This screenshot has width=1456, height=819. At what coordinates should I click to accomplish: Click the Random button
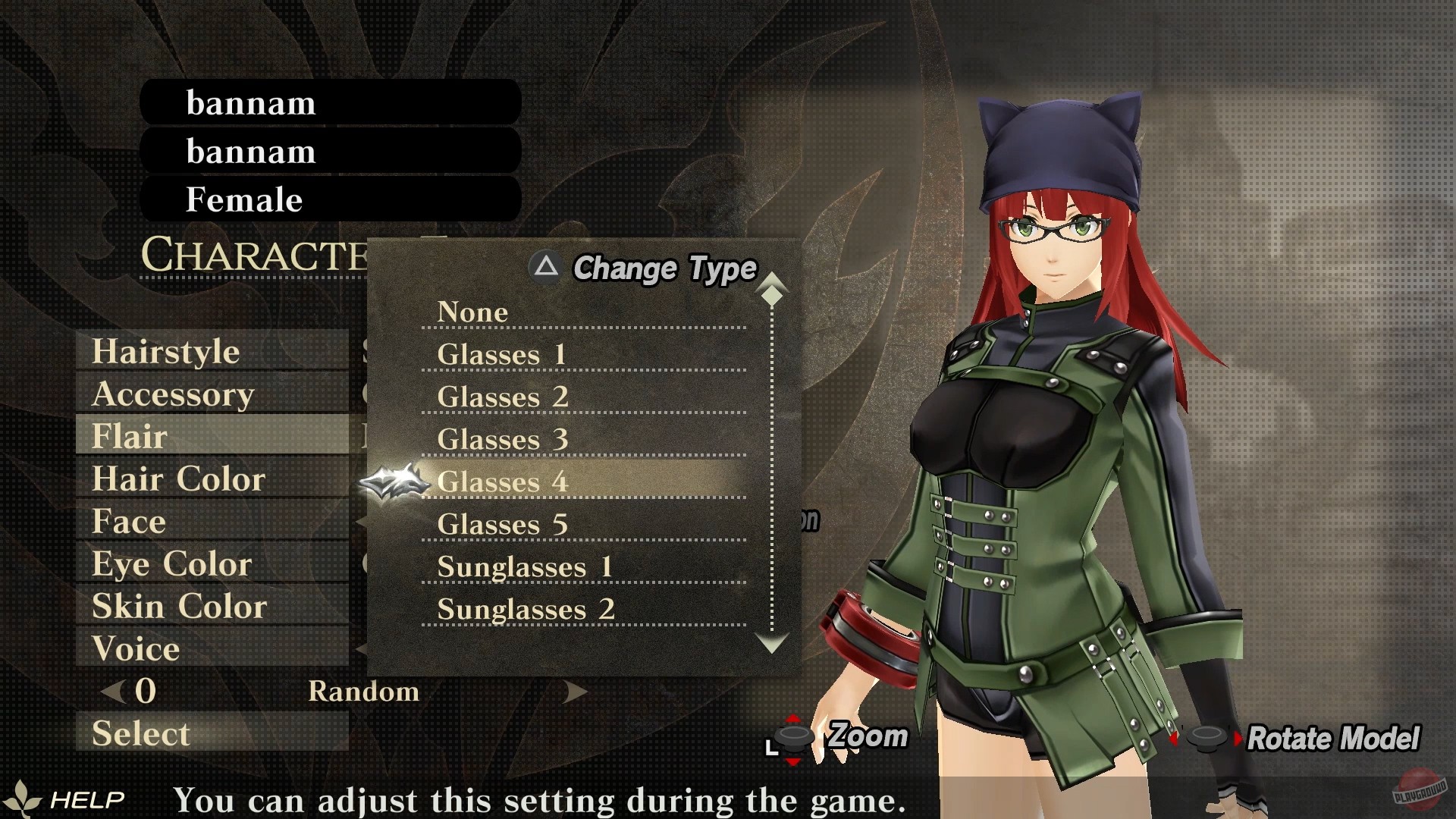click(x=365, y=691)
